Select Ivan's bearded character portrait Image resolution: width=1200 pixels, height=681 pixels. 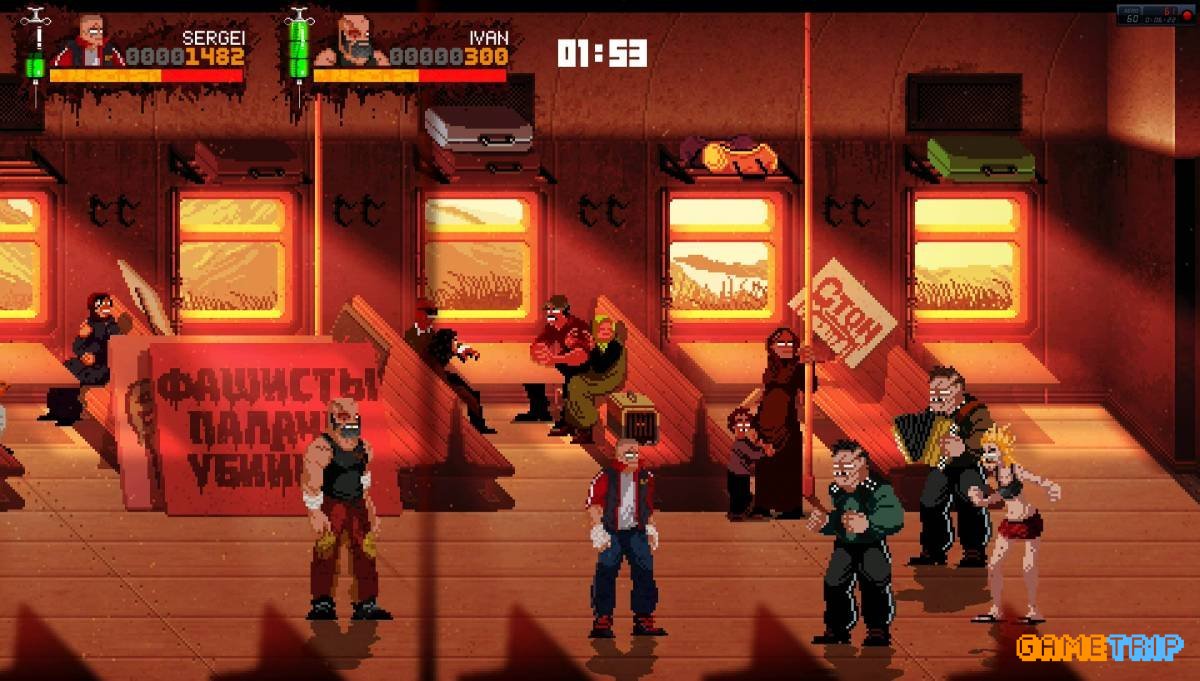(349, 42)
